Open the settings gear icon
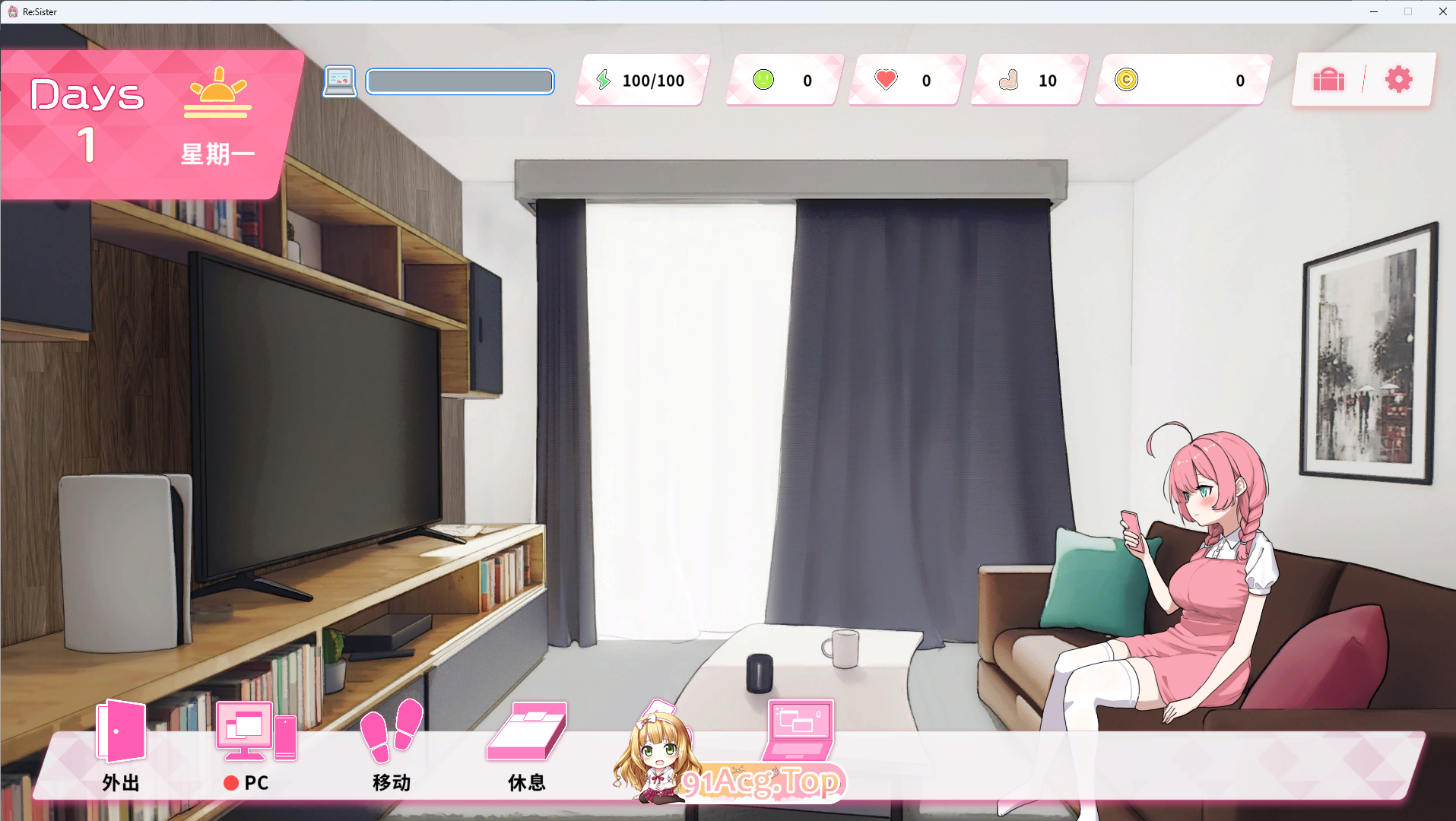The width and height of the screenshot is (1456, 821). tap(1397, 79)
